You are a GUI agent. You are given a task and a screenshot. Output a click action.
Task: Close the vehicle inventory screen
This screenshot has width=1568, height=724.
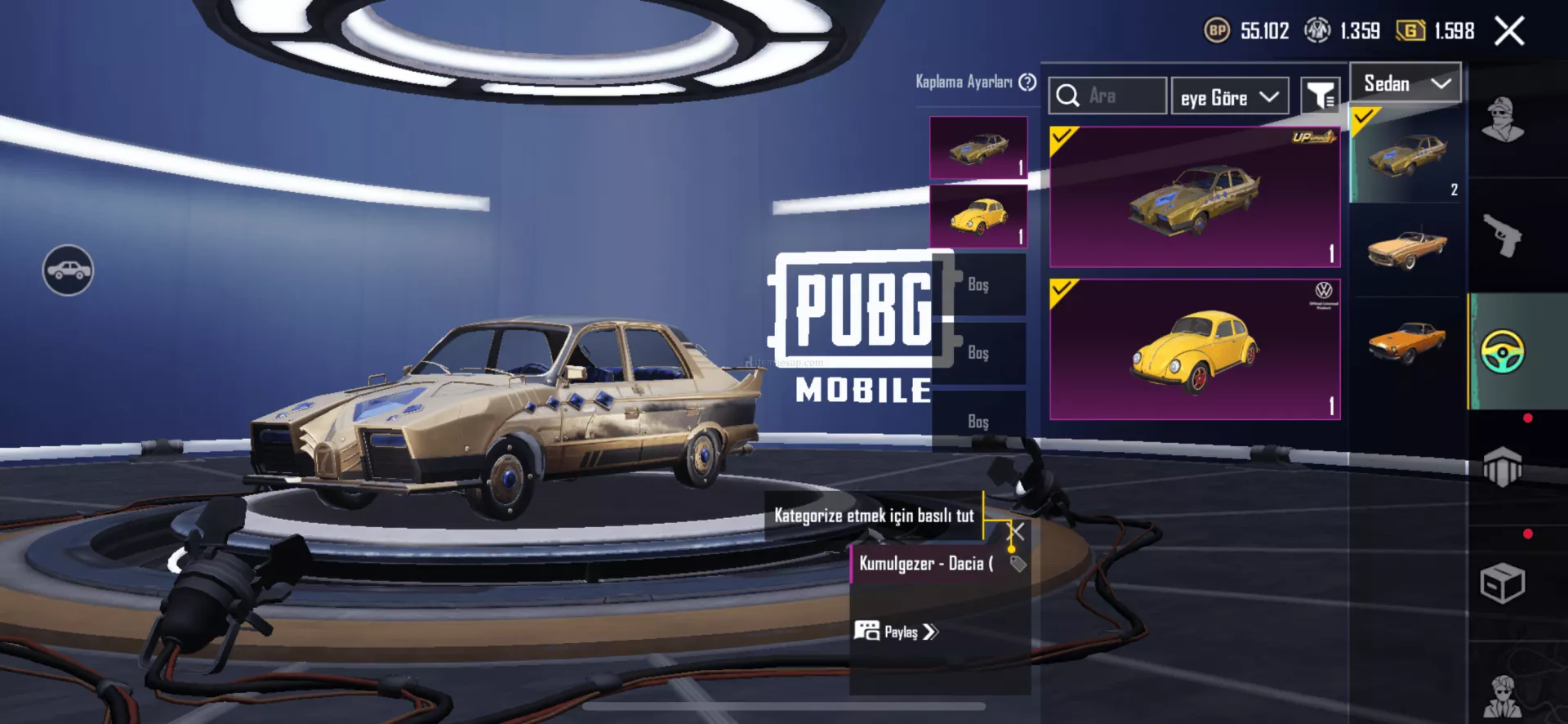[x=1509, y=32]
